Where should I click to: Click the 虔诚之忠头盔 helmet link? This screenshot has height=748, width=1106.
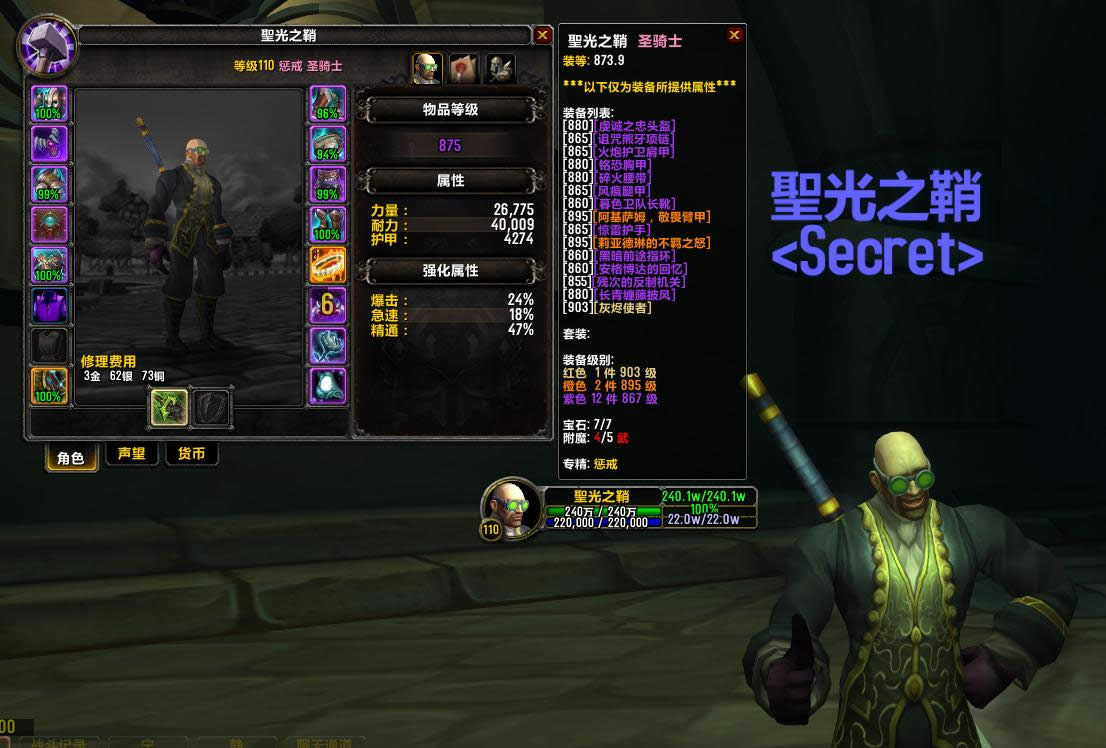635,126
